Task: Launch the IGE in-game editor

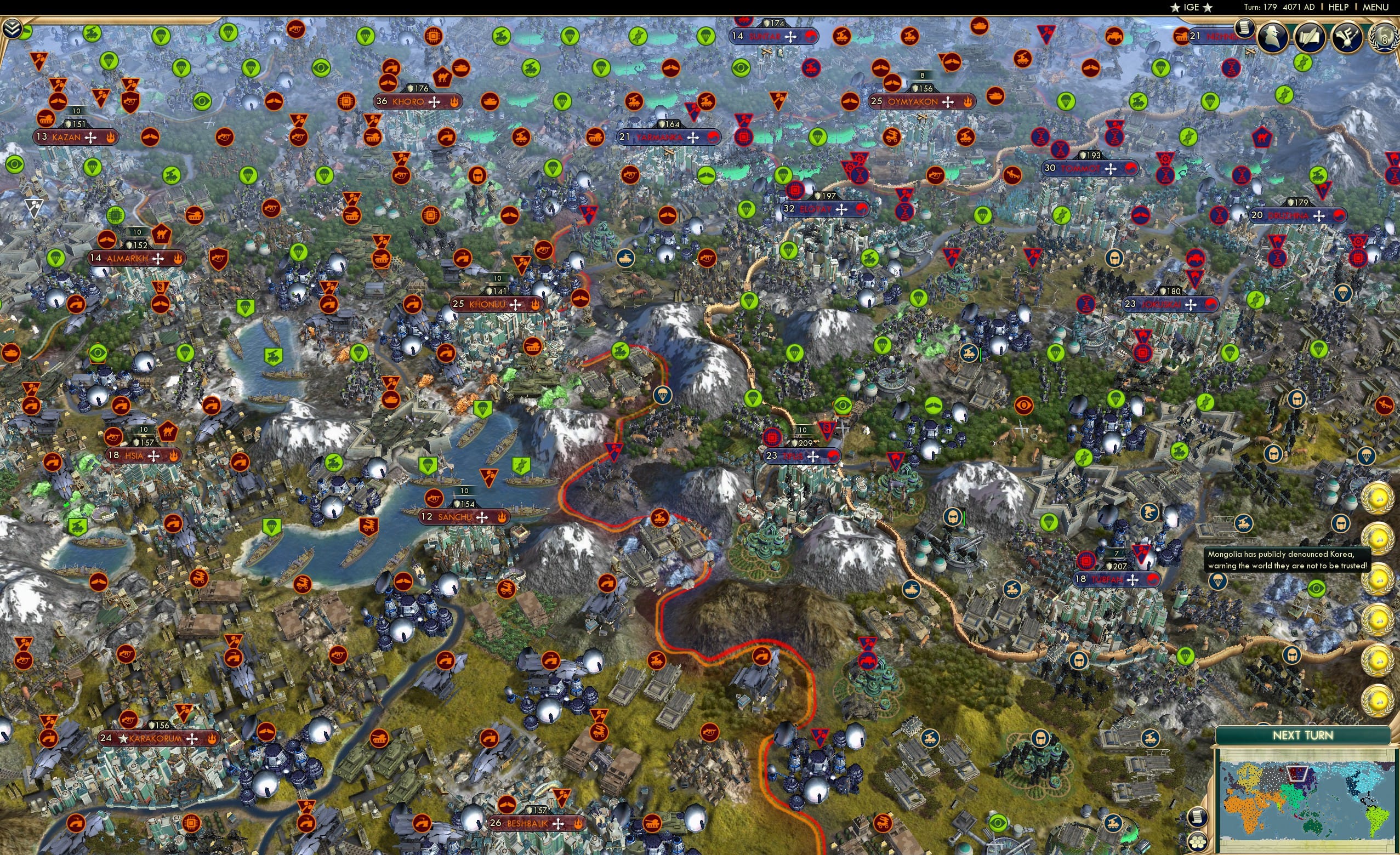Action: pos(1192,7)
